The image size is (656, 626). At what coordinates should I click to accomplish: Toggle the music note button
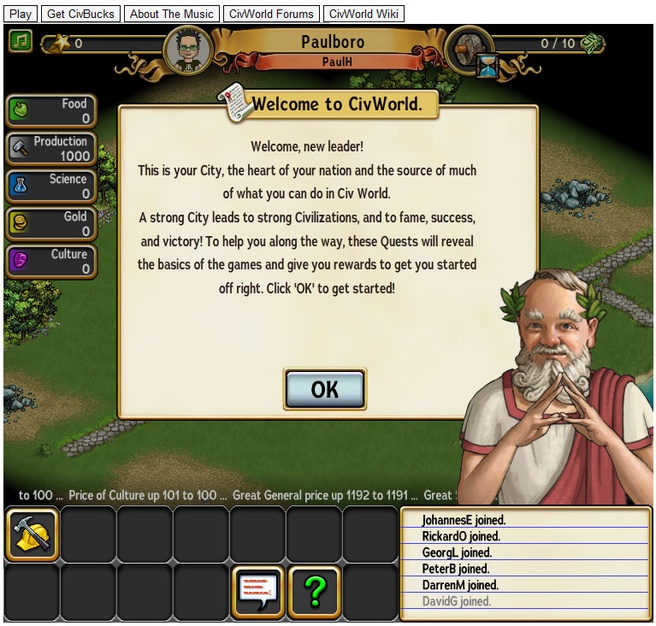(x=20, y=41)
